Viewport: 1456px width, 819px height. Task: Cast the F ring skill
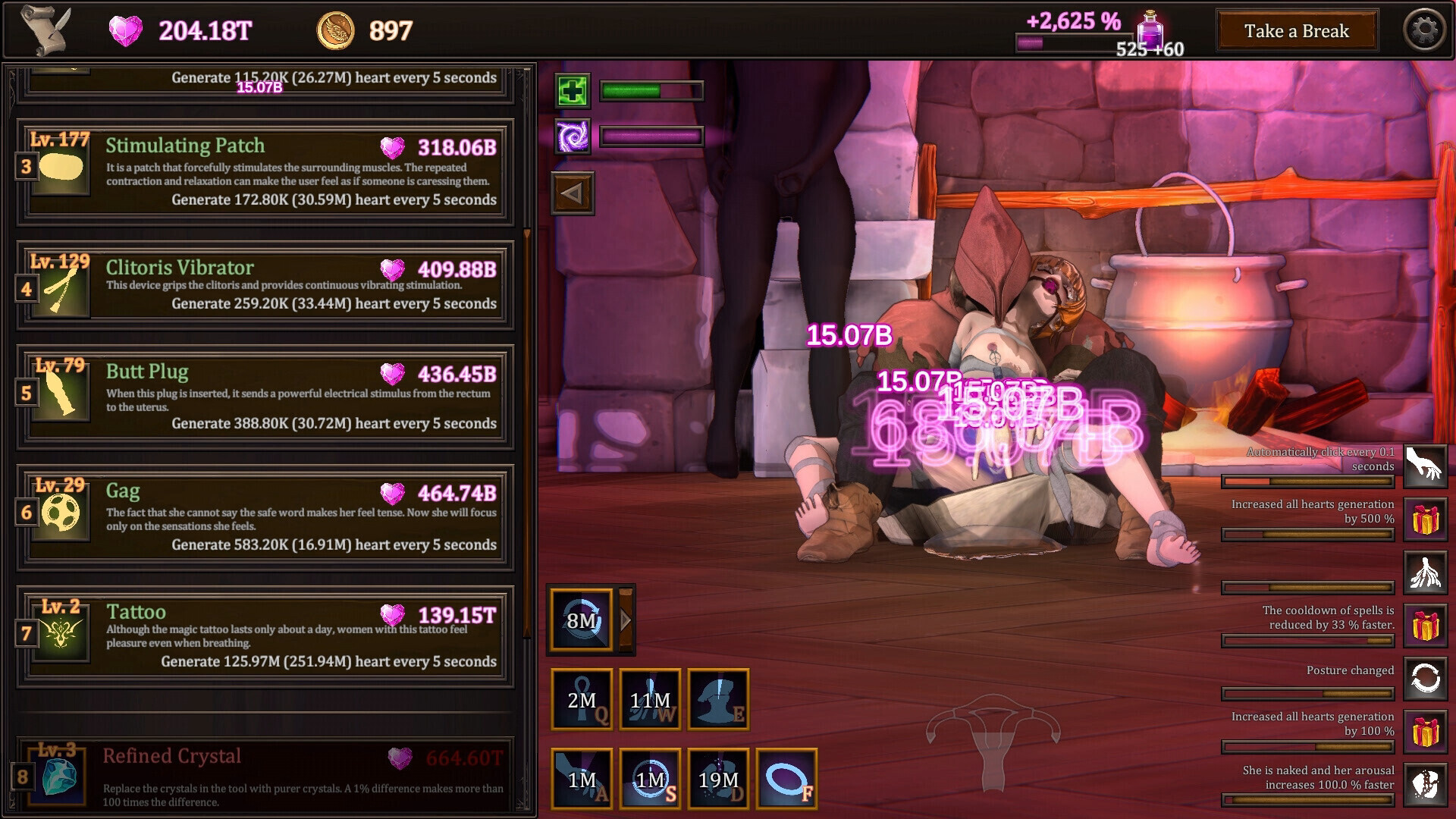(x=786, y=779)
